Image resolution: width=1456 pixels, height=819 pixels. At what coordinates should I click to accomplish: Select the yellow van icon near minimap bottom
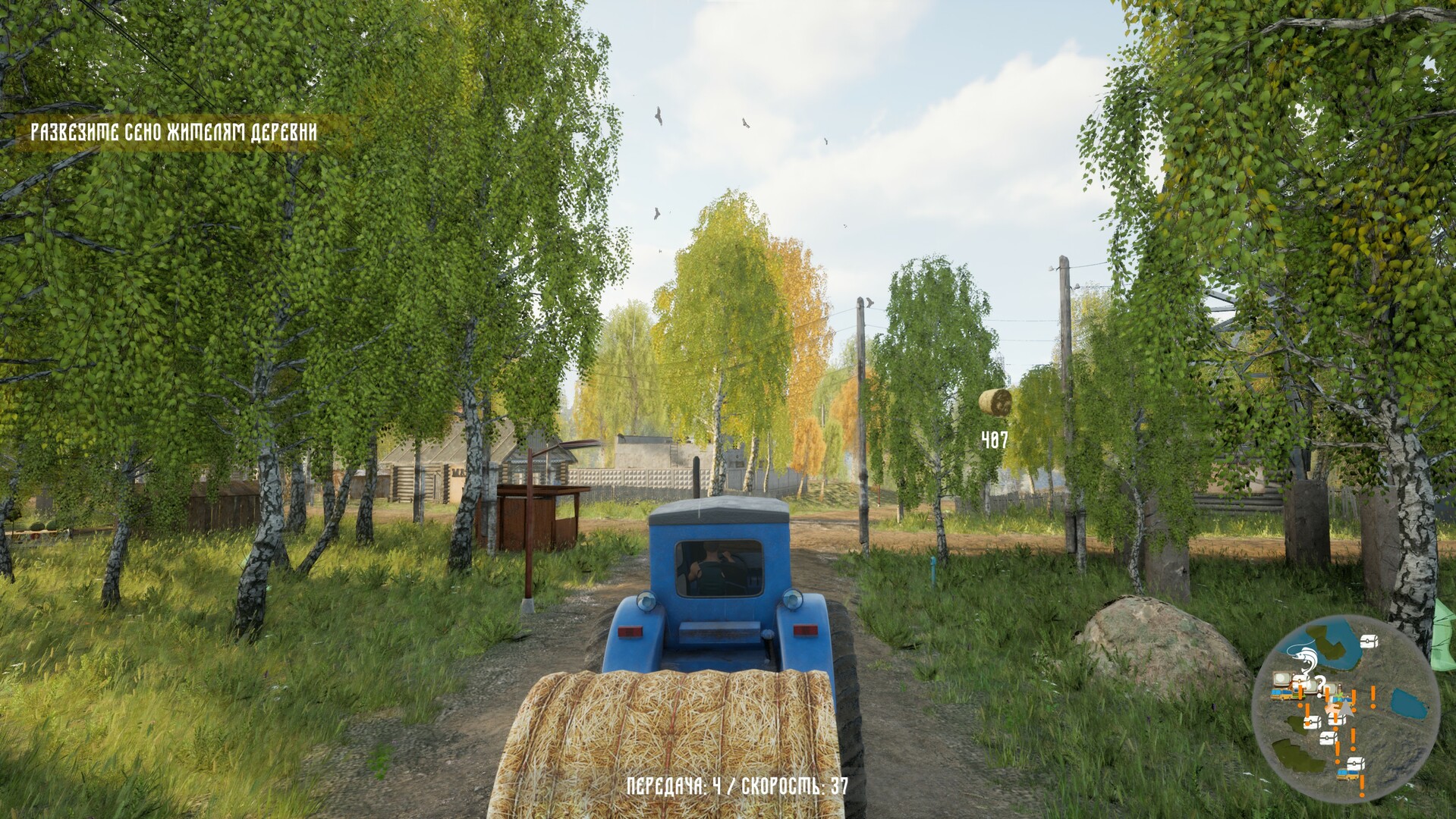click(x=1348, y=775)
